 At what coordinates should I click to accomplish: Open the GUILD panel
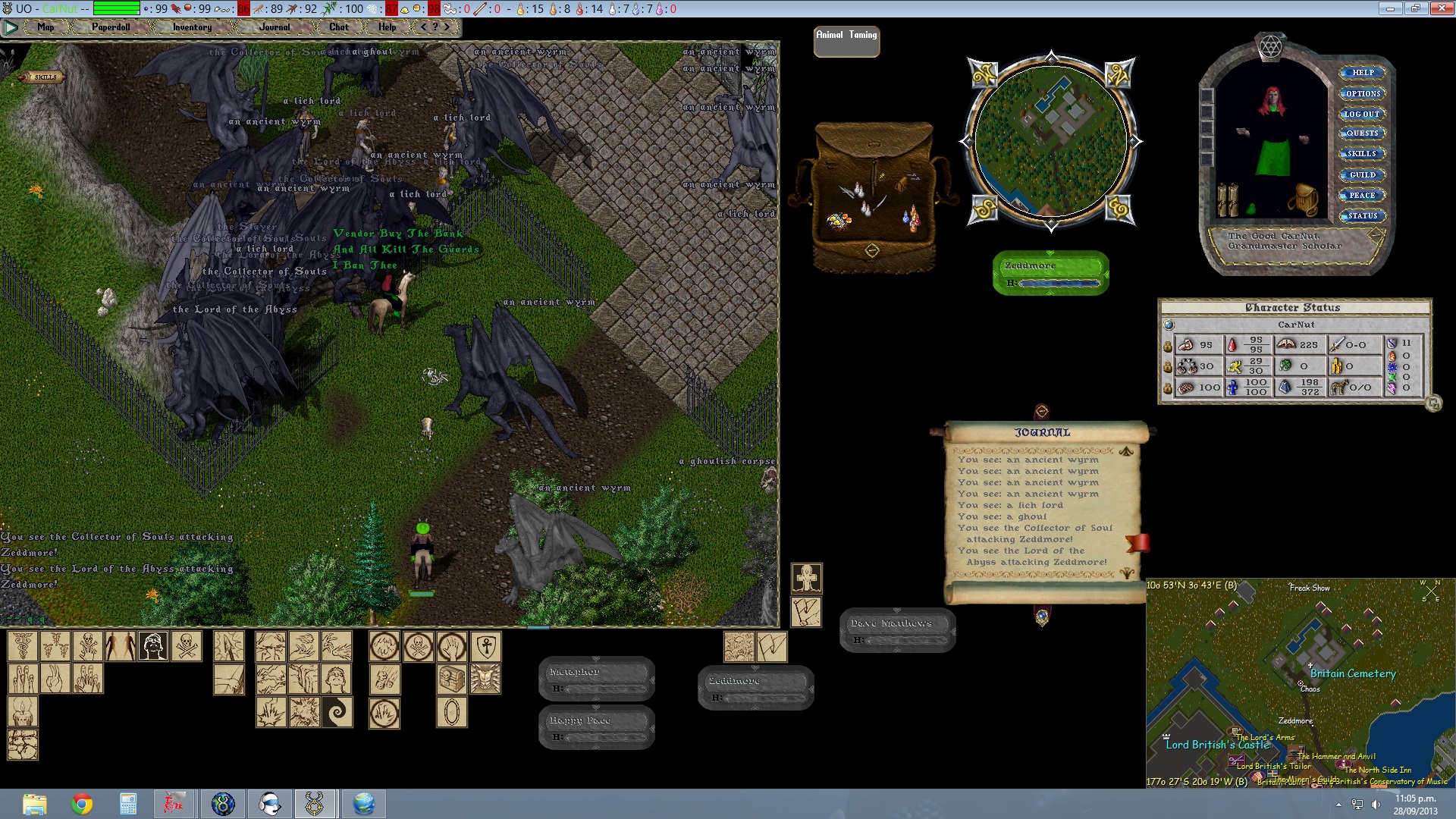point(1362,175)
